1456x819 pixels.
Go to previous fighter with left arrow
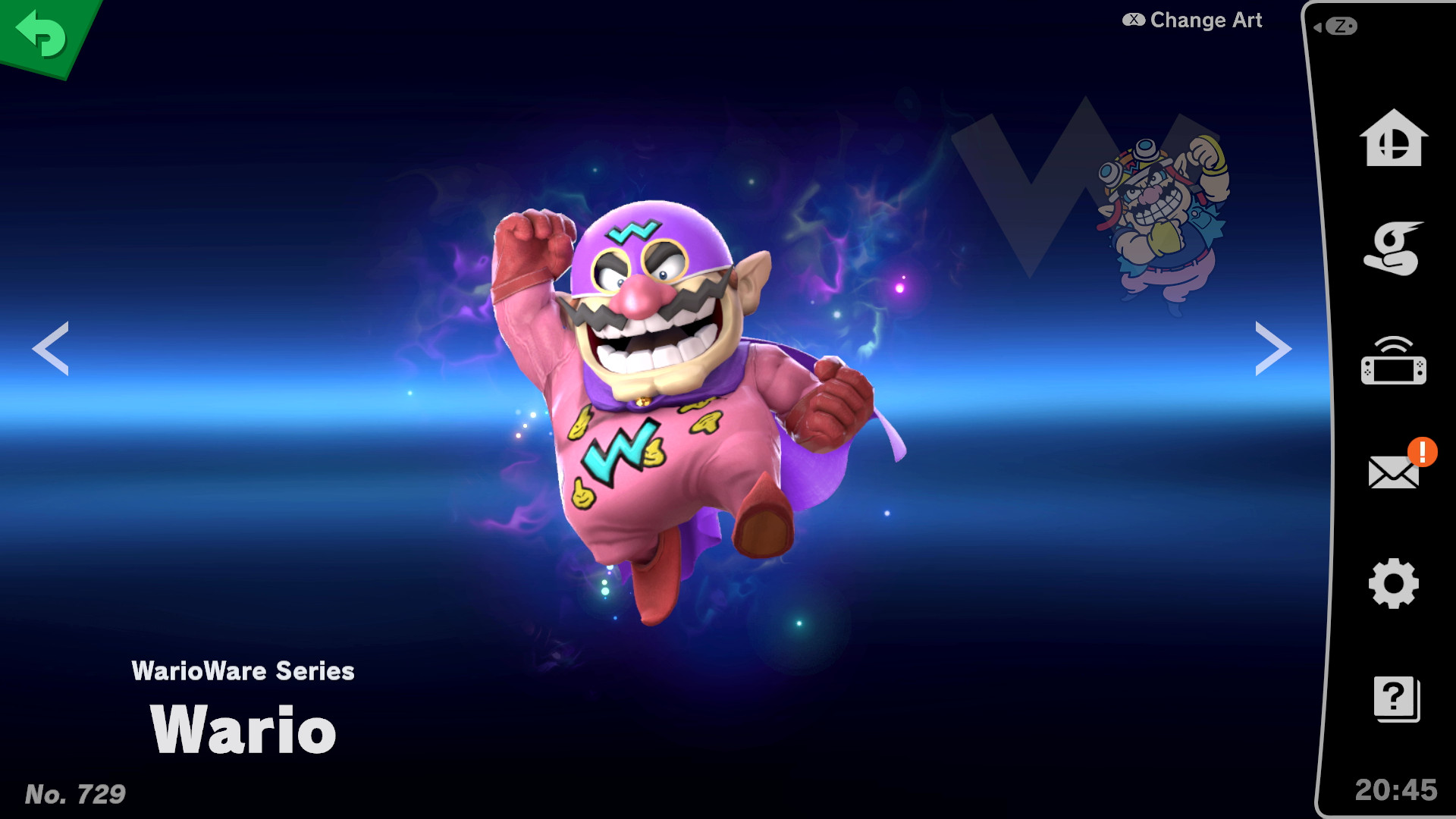(50, 347)
